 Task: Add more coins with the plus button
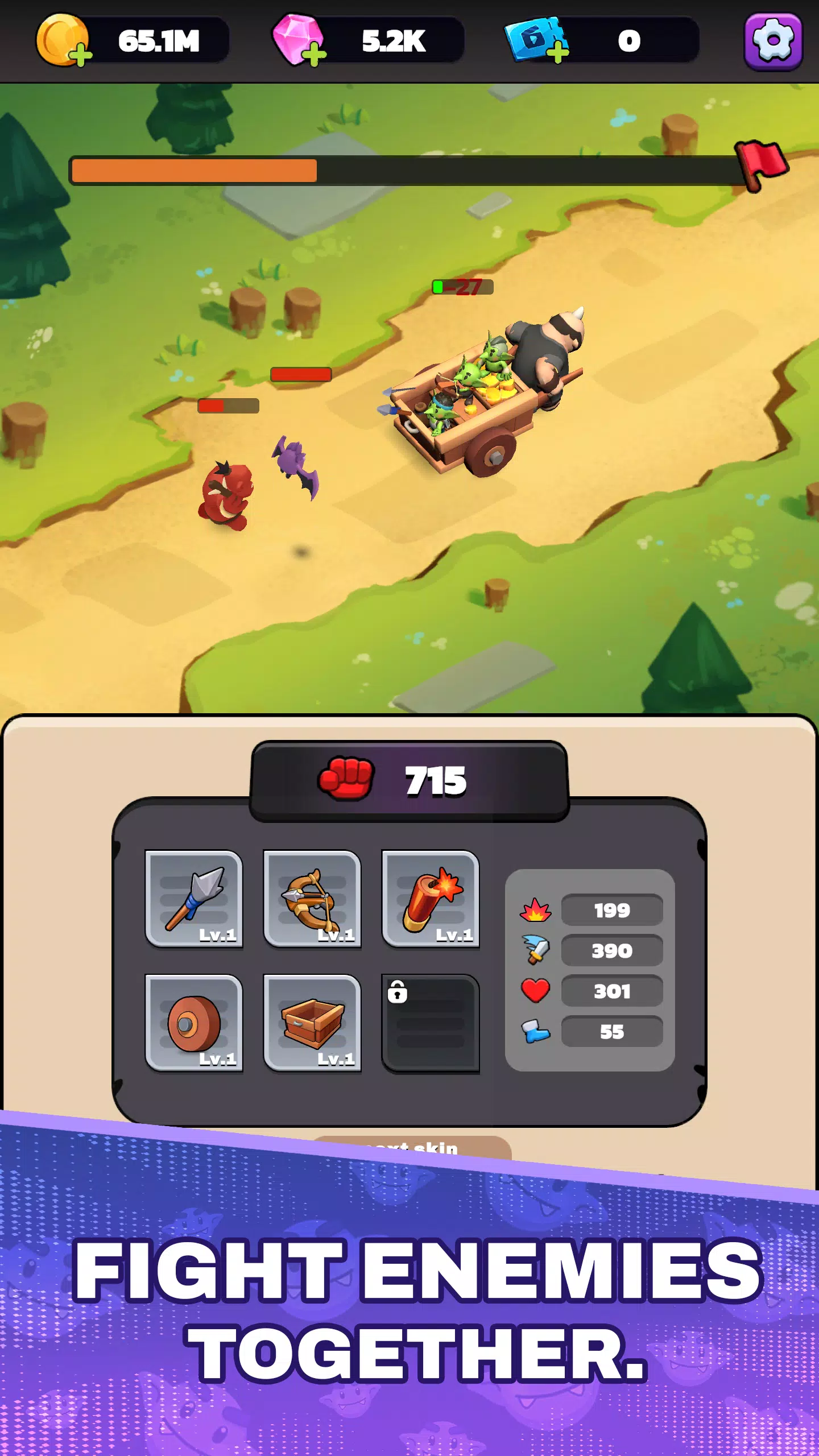pos(81,55)
